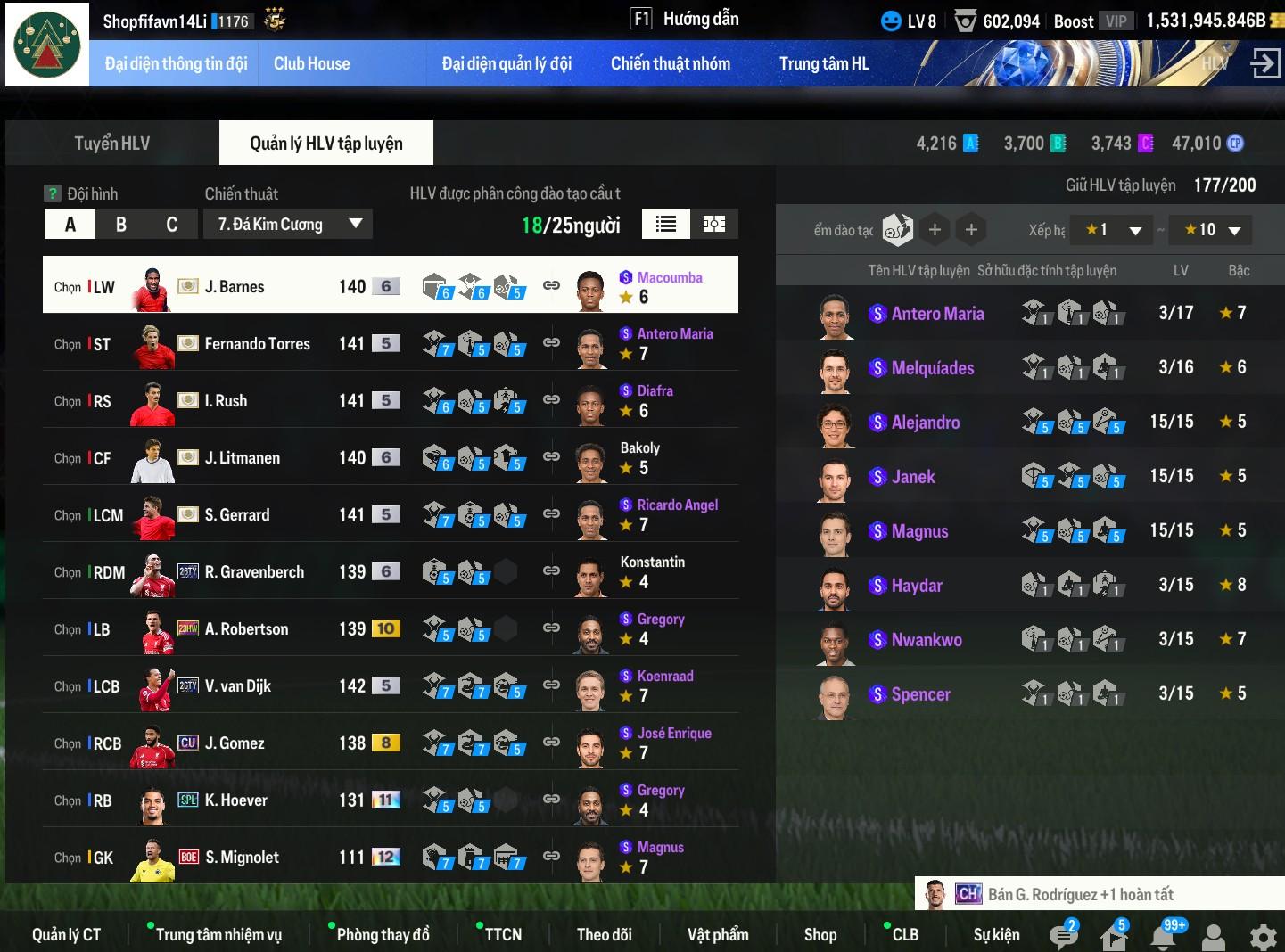Open the maximum star rank dropdown

pyautogui.click(x=1211, y=230)
